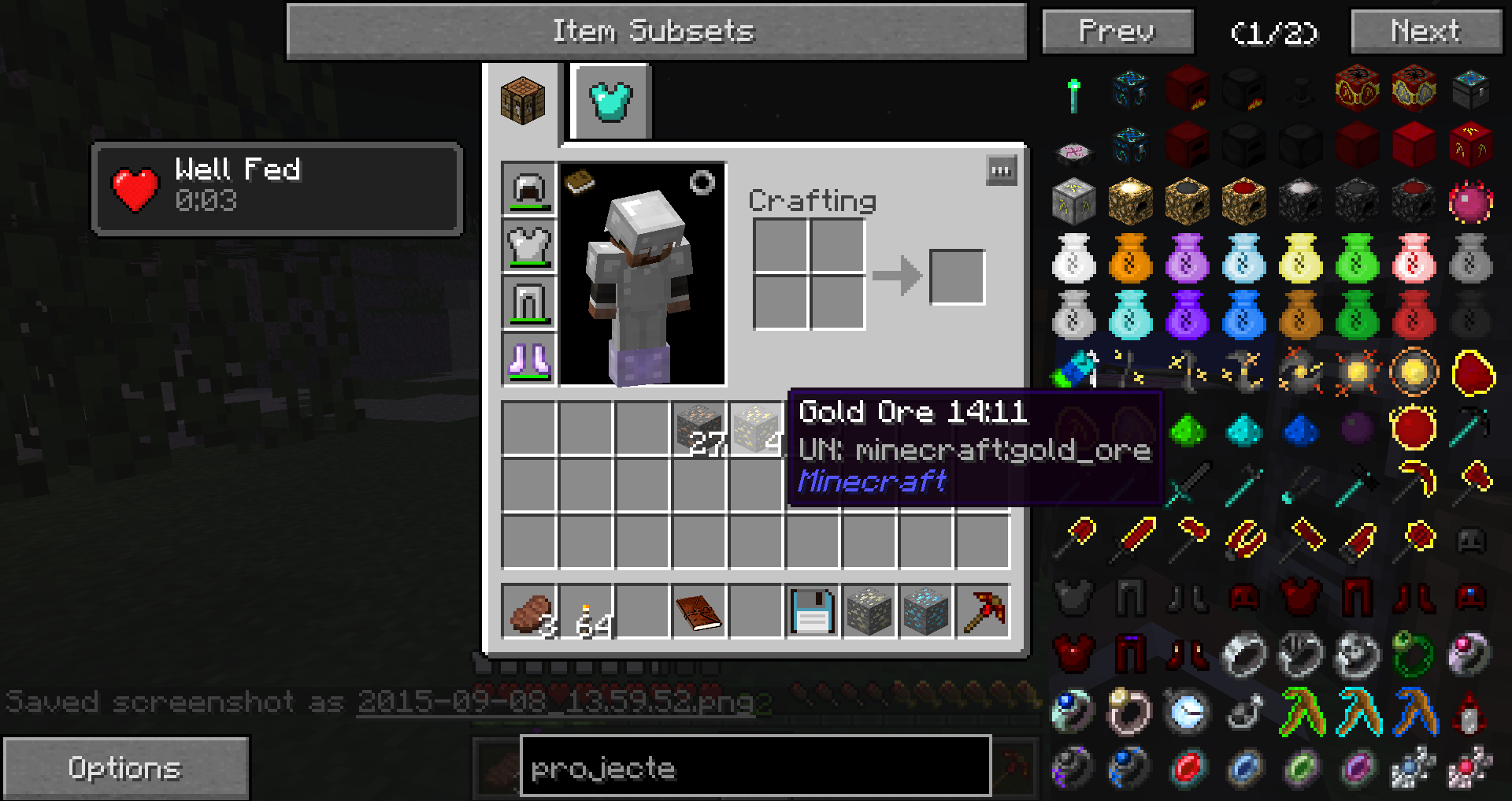Switch to the diamond chestplate tab

click(611, 102)
